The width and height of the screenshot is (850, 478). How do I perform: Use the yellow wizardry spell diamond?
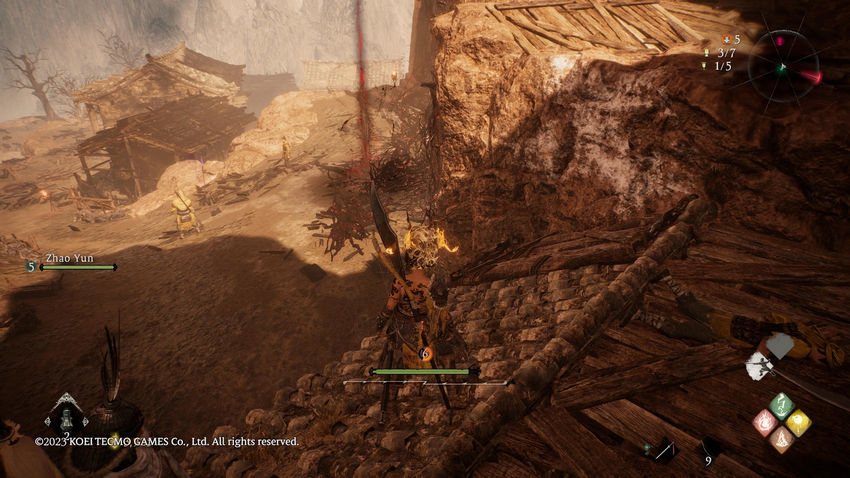point(798,422)
